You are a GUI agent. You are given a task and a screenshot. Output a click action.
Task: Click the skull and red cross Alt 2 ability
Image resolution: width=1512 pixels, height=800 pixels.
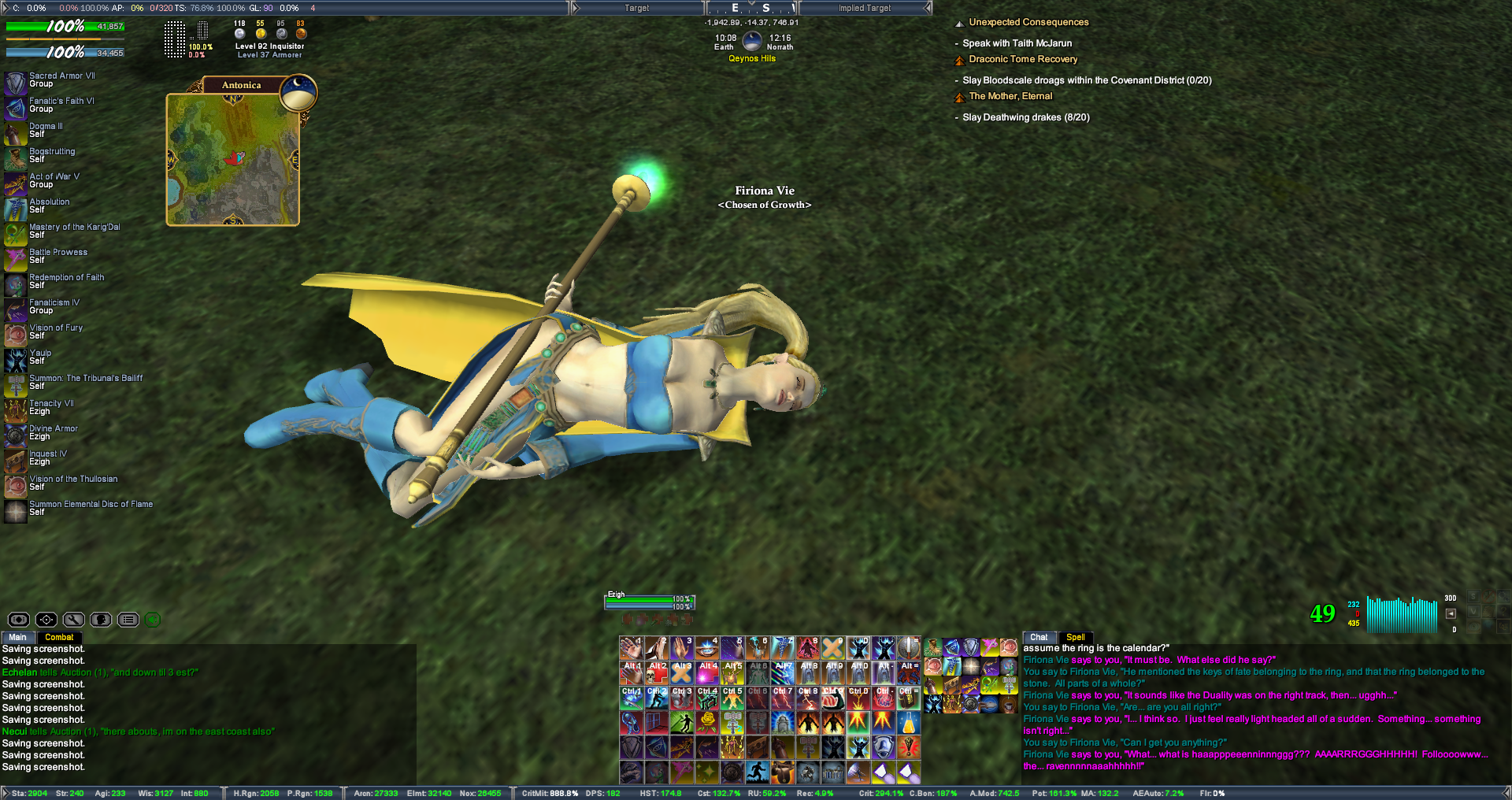click(x=657, y=672)
